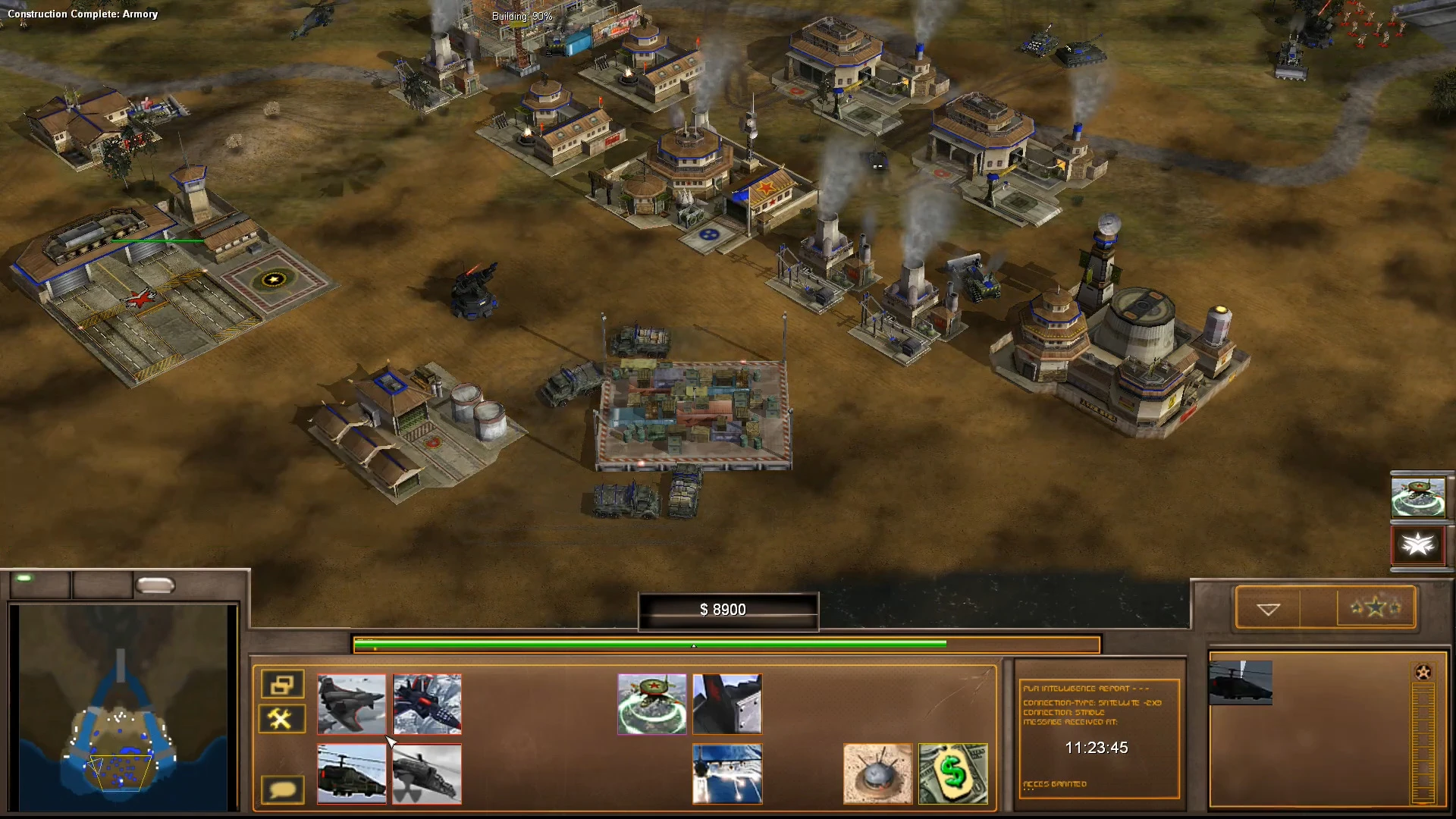Click the helicopter portrait in the info panel
Screen dimensions: 1456x819
point(1241,683)
